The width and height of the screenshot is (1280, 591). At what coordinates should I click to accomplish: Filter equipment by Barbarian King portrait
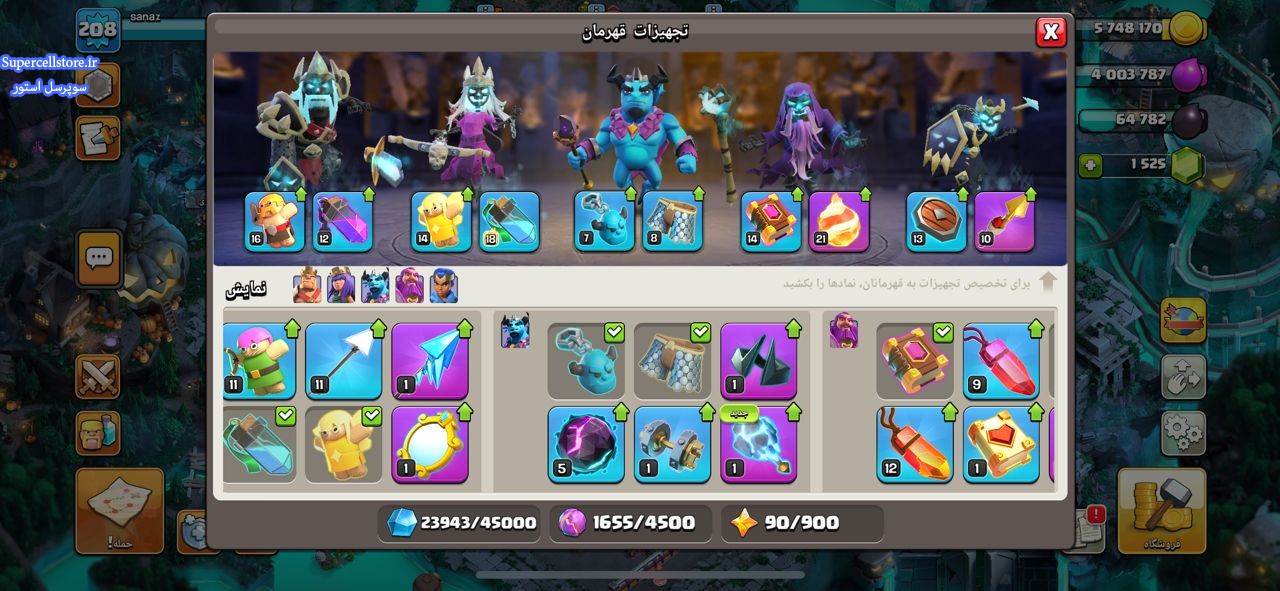click(x=307, y=287)
